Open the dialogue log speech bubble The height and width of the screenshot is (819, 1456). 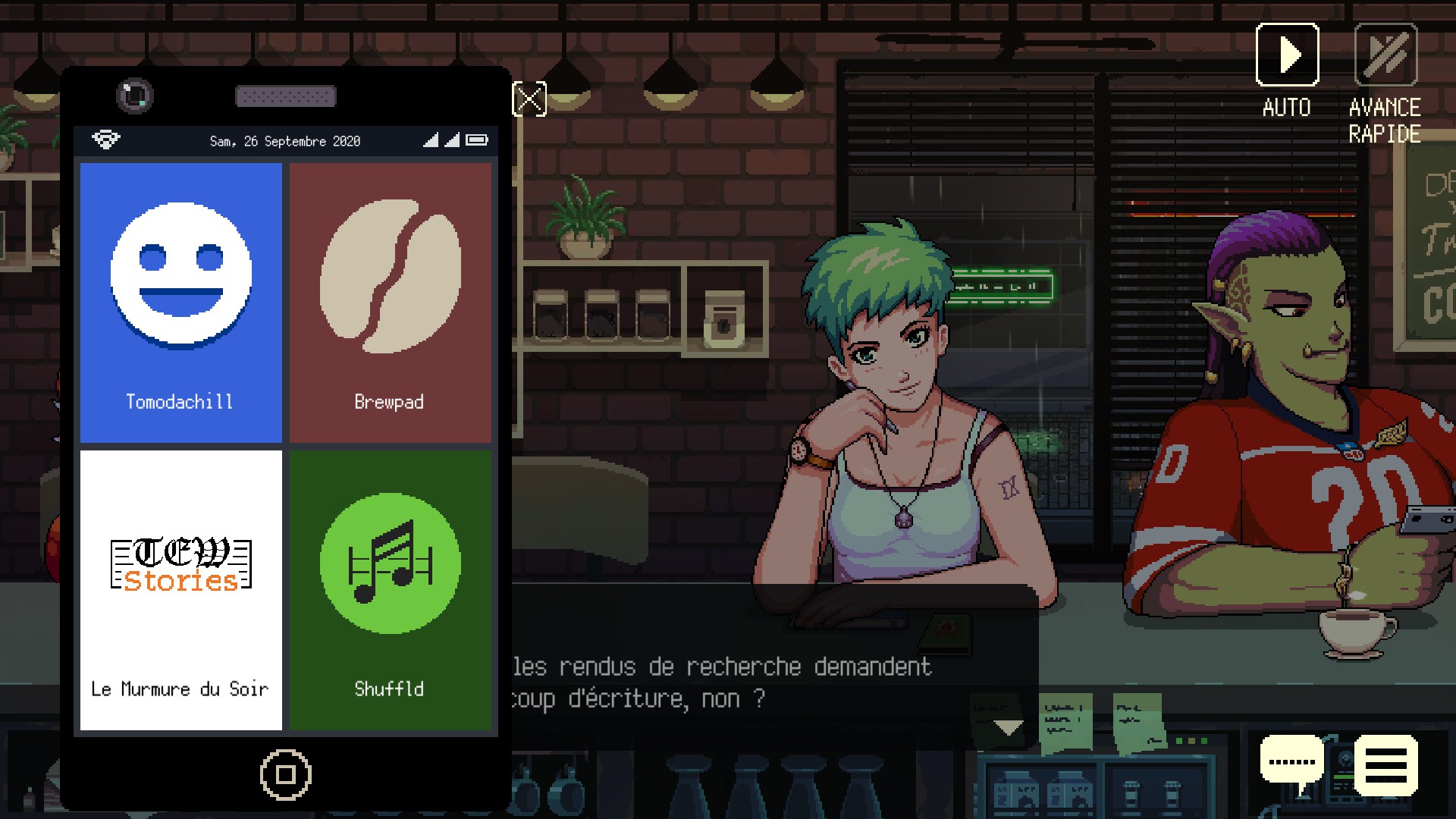point(1291,762)
